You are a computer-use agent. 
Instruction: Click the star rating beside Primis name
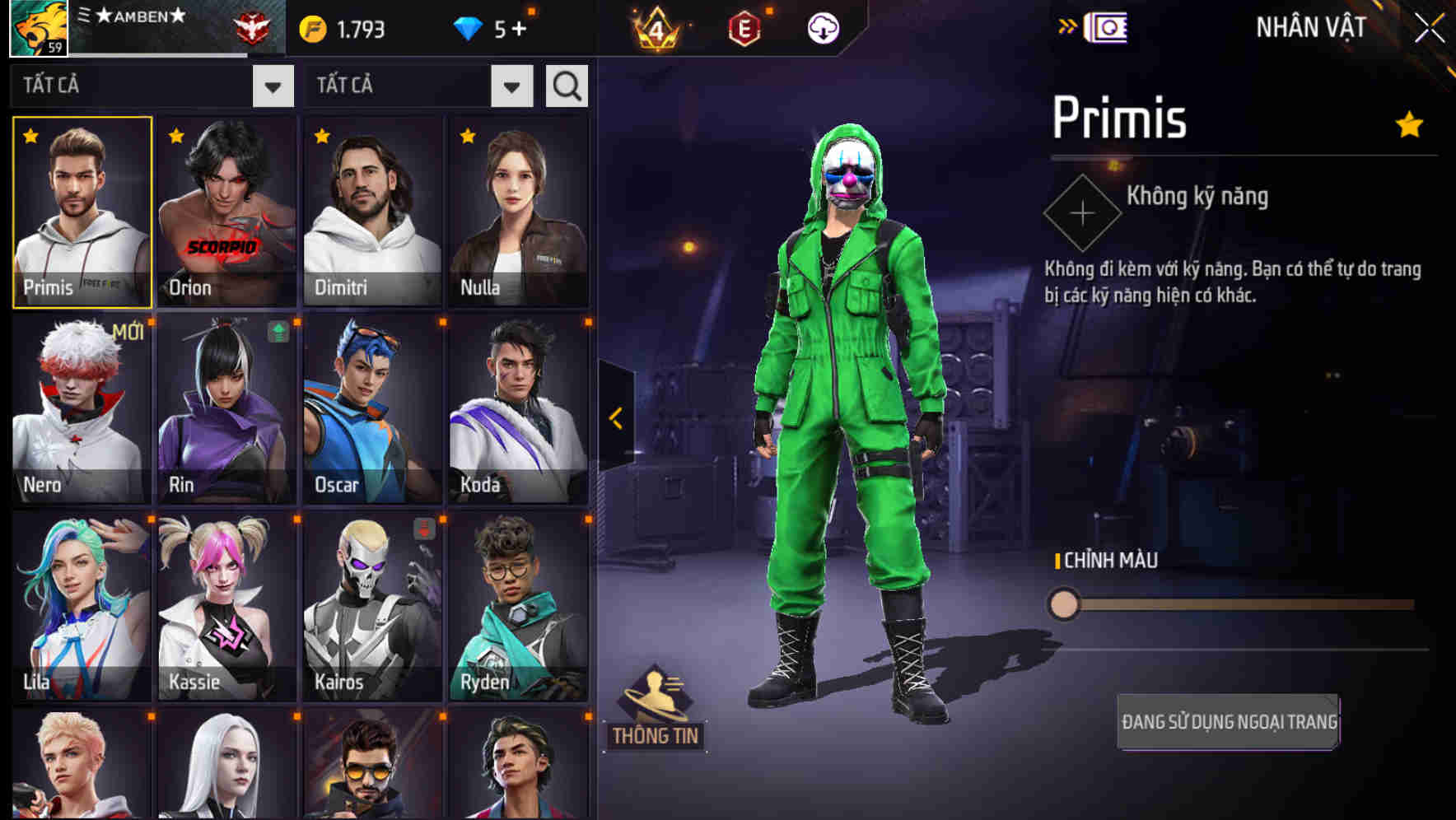(1407, 122)
